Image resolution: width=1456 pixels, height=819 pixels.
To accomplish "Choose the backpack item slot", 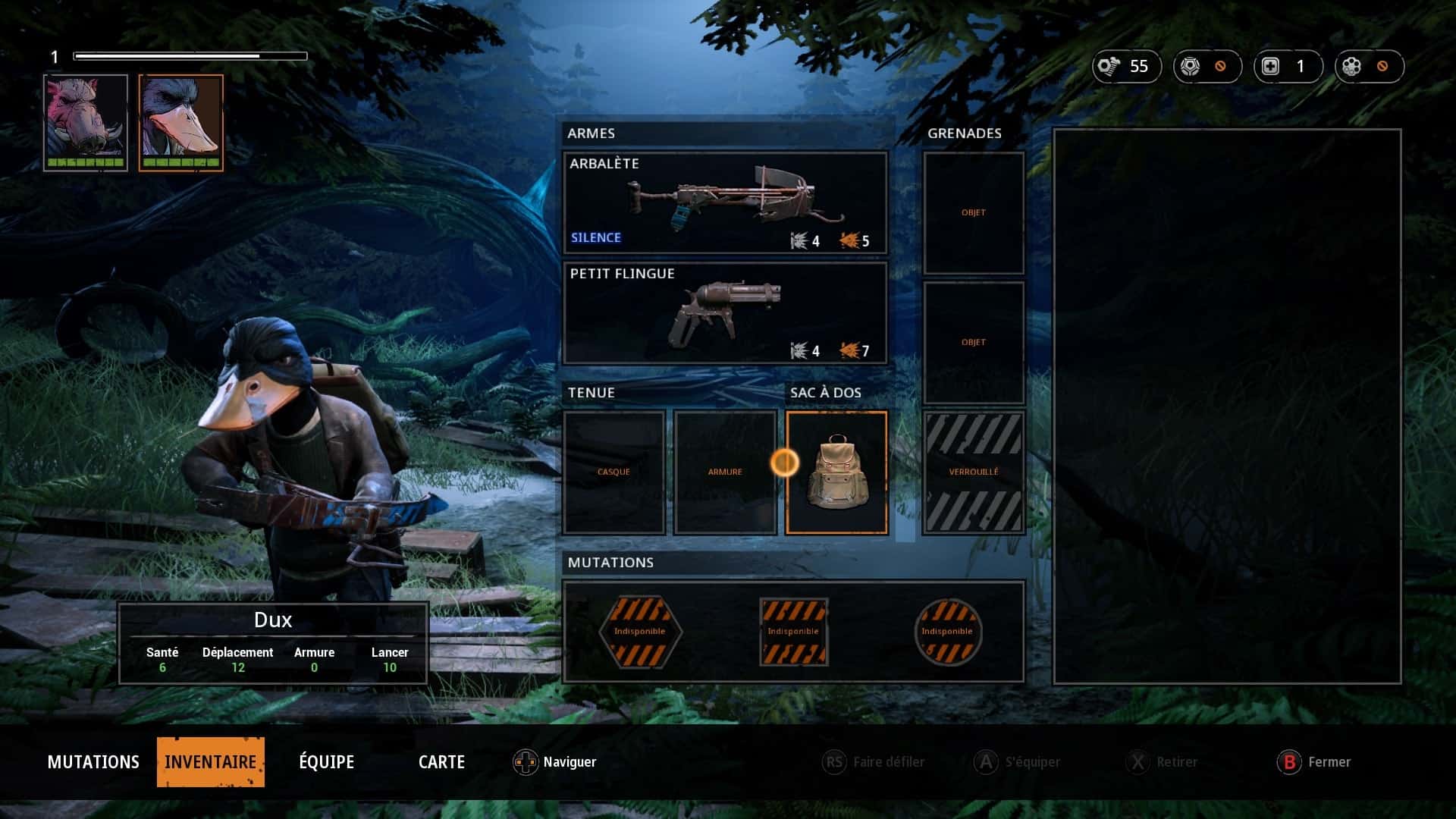I will (836, 472).
